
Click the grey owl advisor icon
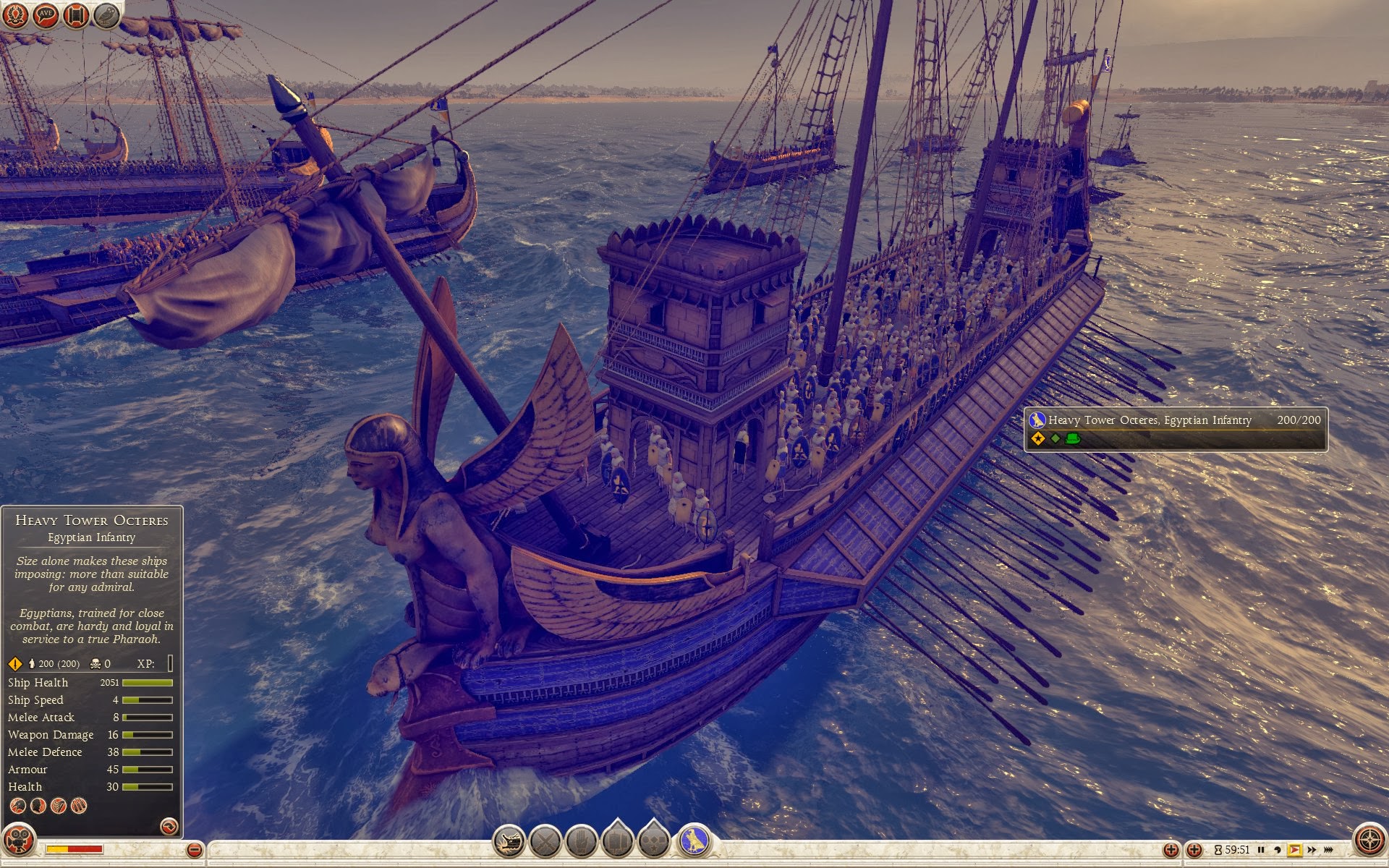point(106,14)
